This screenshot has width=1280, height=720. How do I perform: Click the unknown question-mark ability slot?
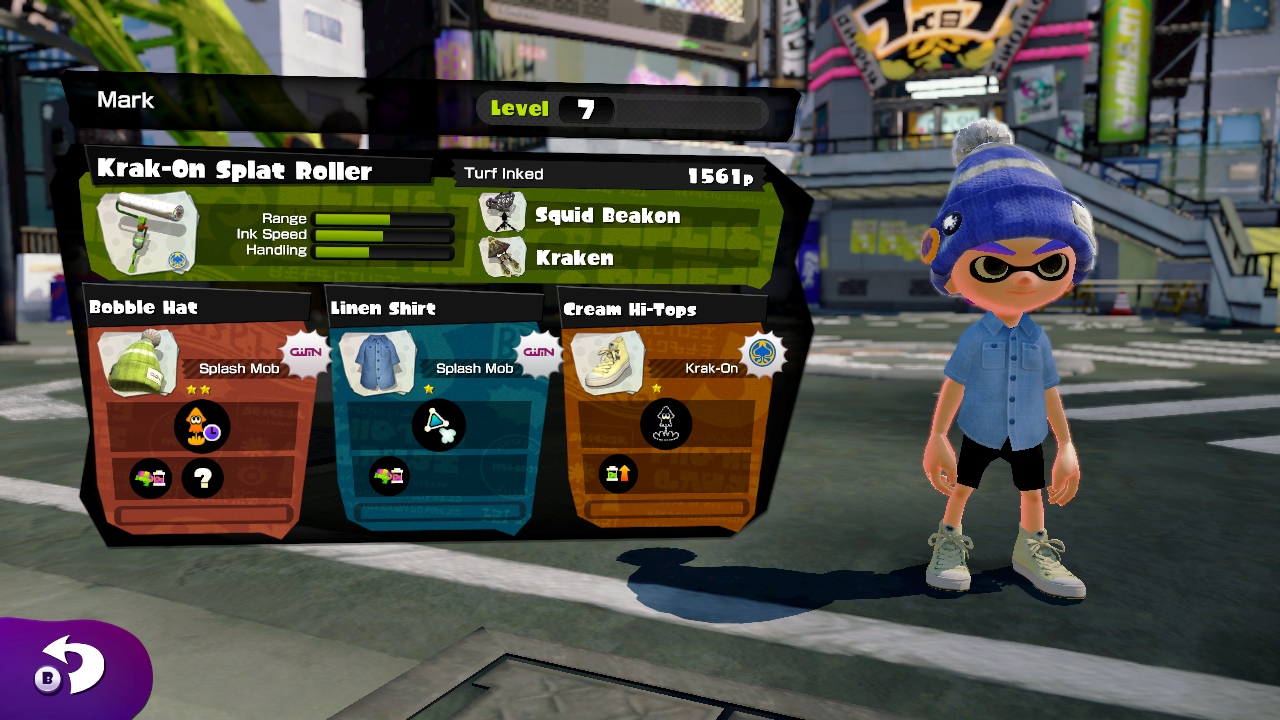203,478
